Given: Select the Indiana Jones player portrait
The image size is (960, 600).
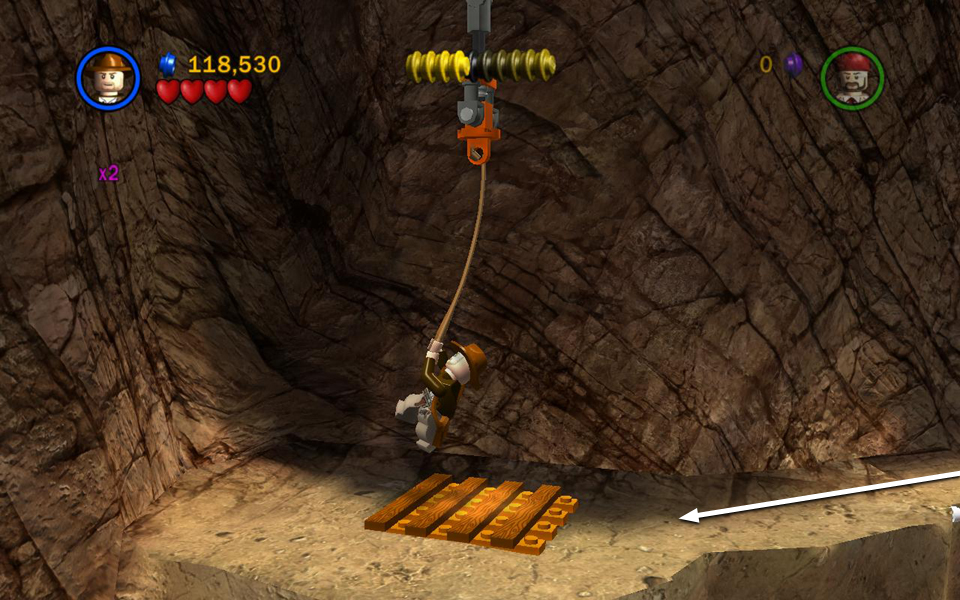Looking at the screenshot, I should click(x=108, y=77).
